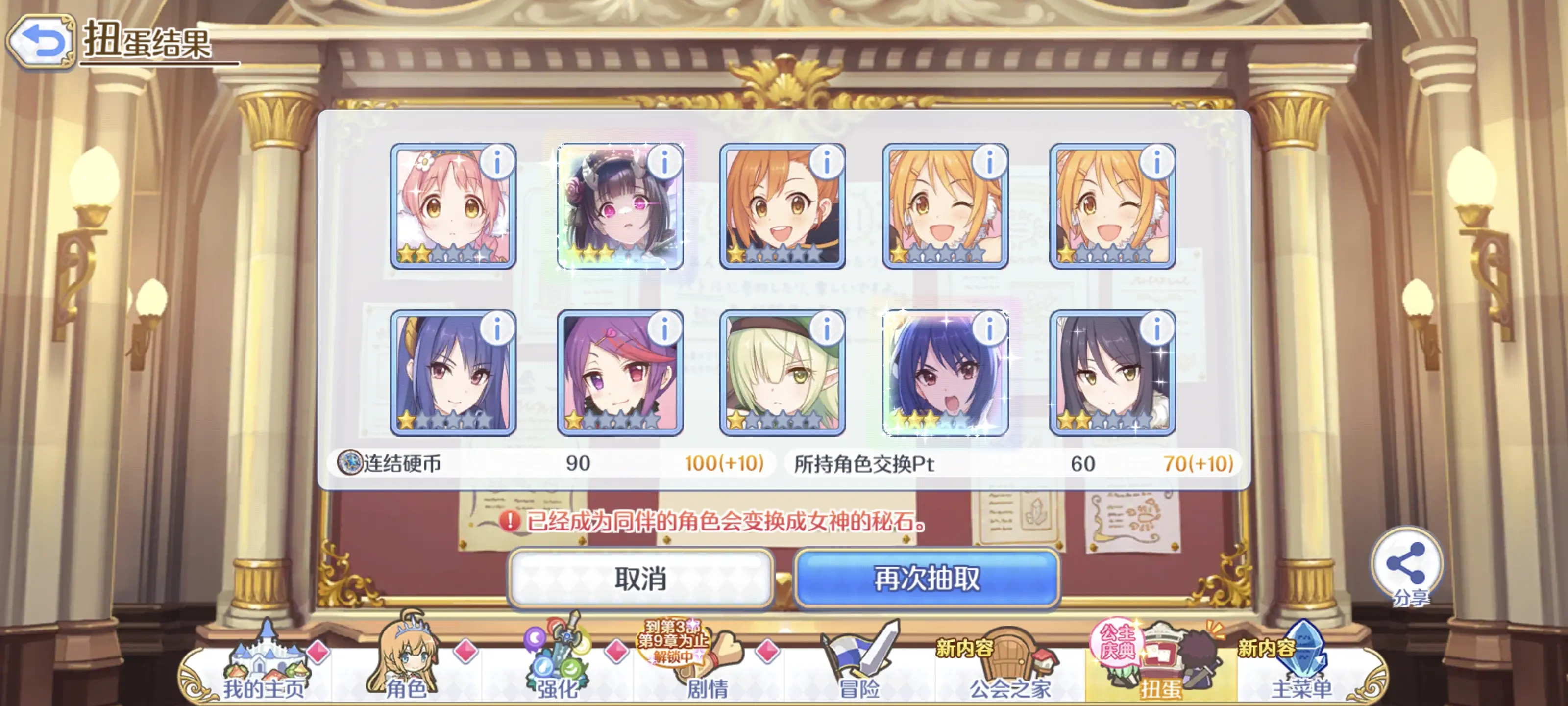Switch to the 扭蛋 gacha tab
Viewport: 1568px width, 706px height.
[x=1160, y=668]
